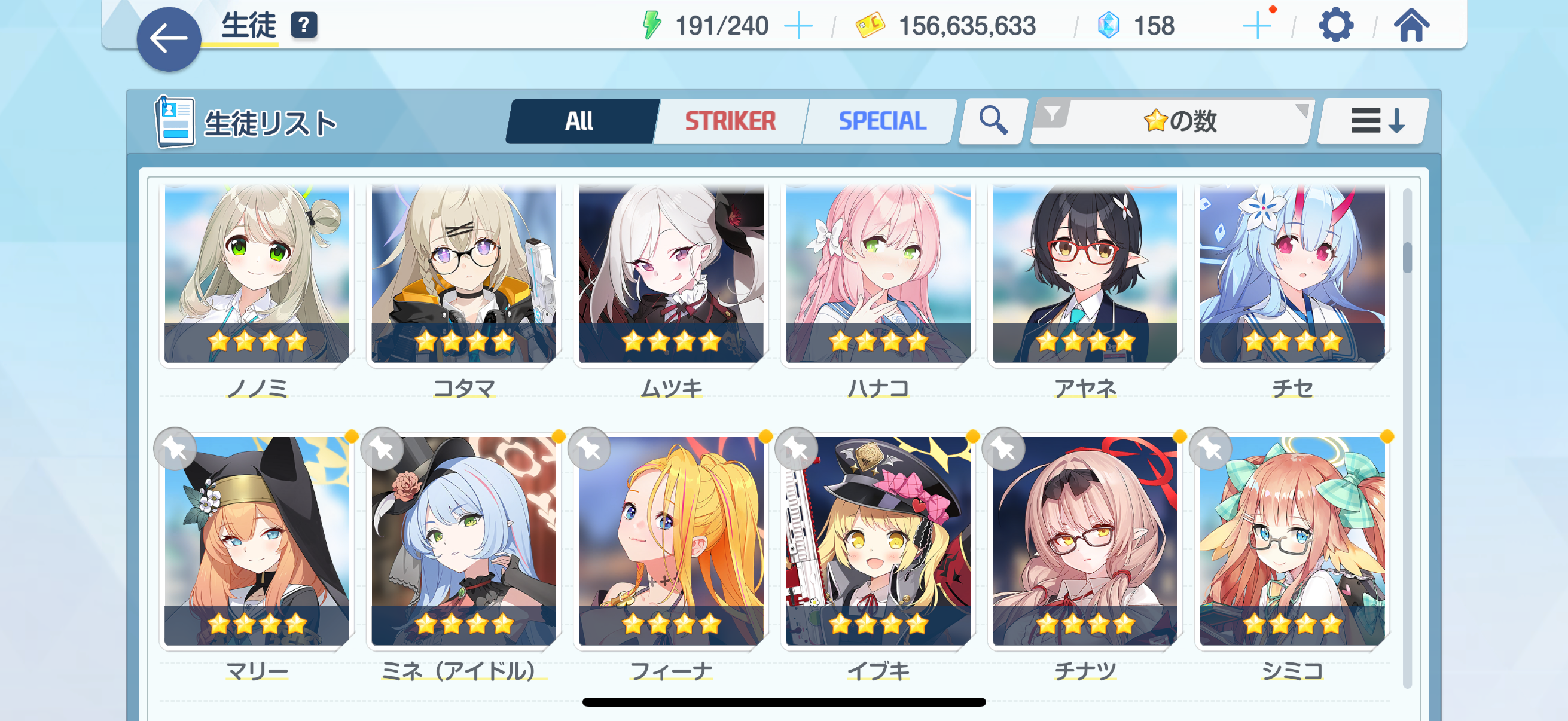
Task: Switch to the STRIKER tab
Action: click(730, 121)
